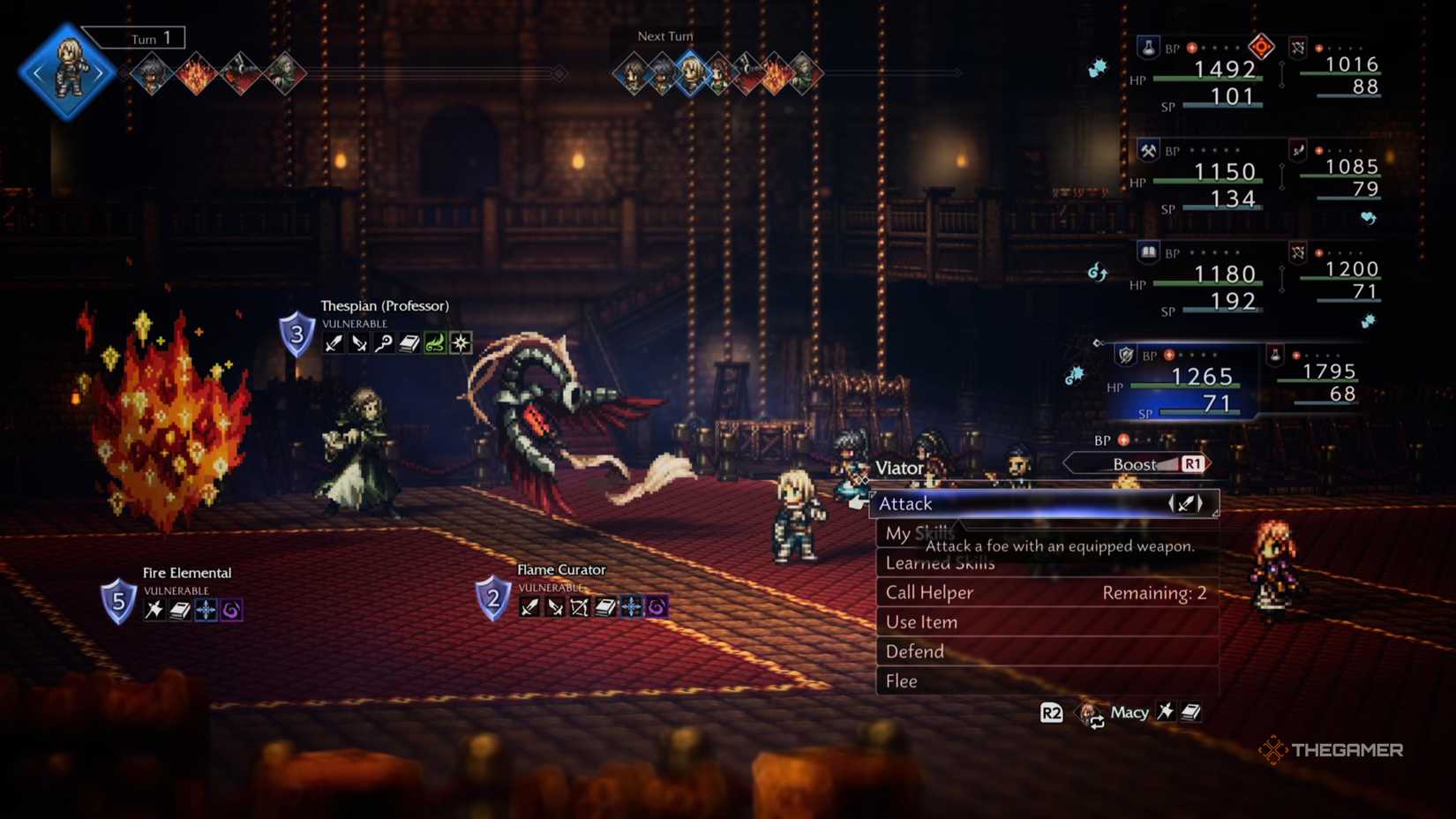
Task: Click the purple dark weakness icon on Fire Elemental
Action: point(233,610)
